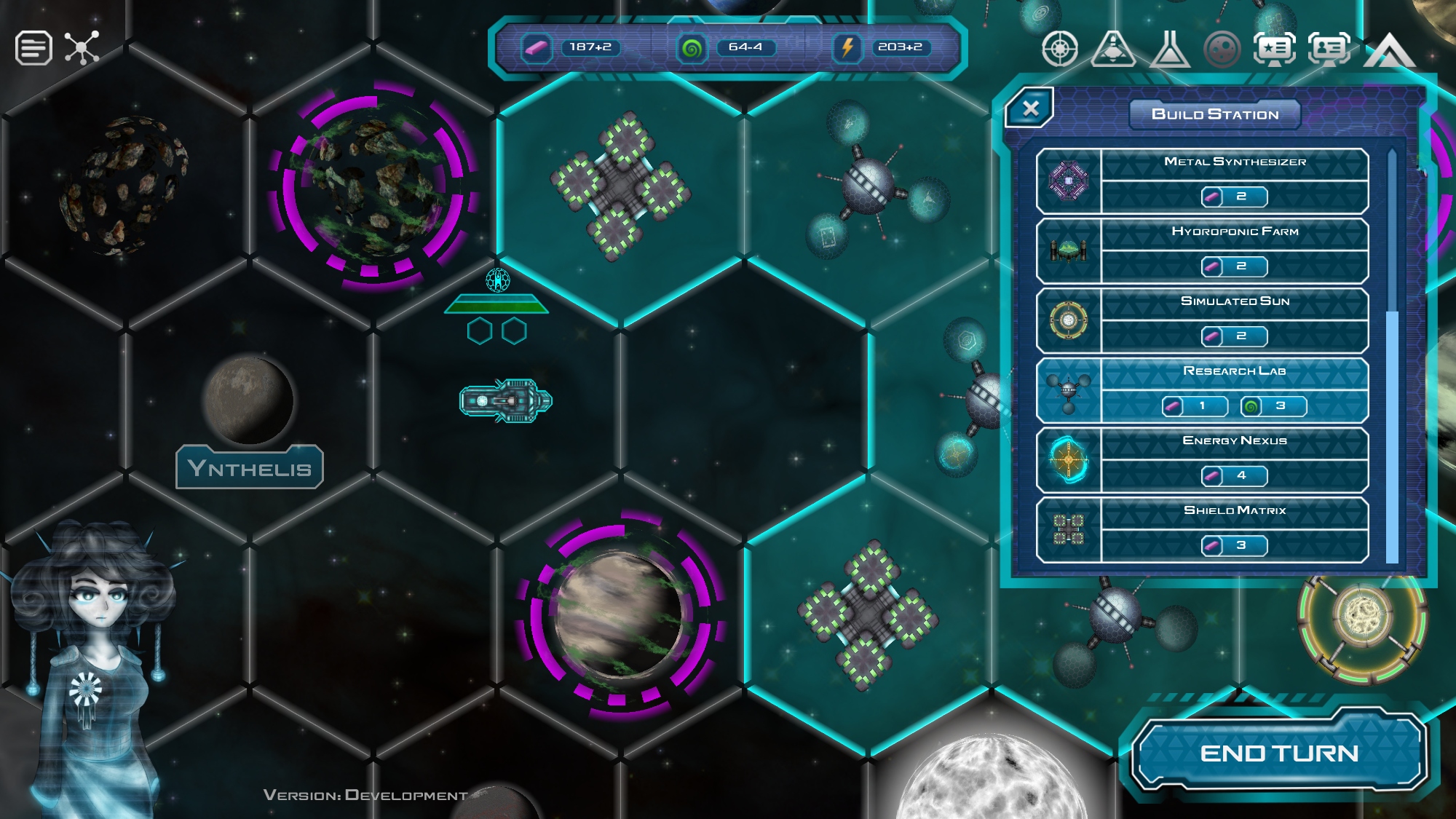Open the menu list icon
The width and height of the screenshot is (1456, 819).
point(33,49)
